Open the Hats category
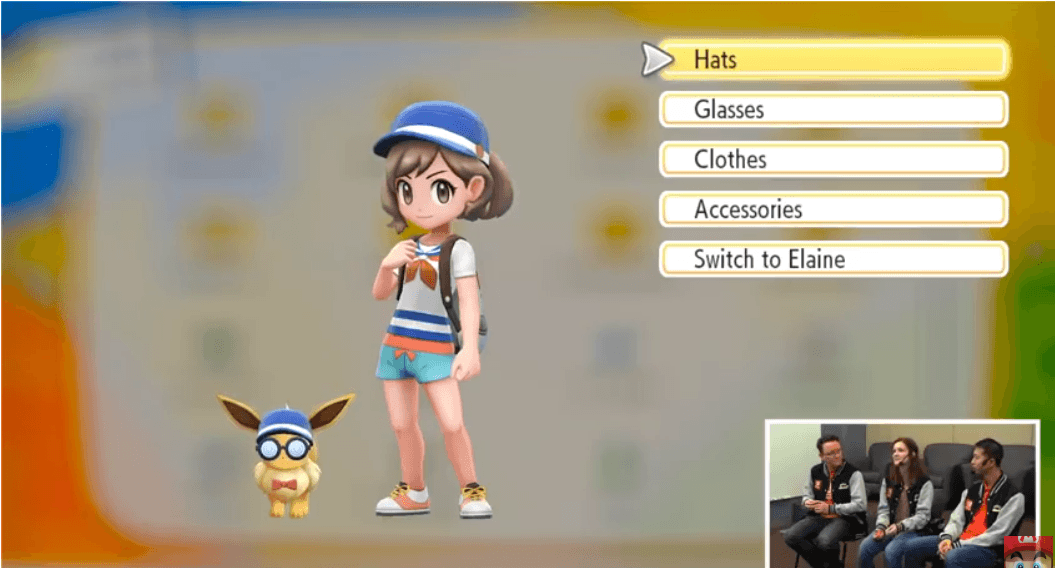The height and width of the screenshot is (568, 1055). point(833,60)
